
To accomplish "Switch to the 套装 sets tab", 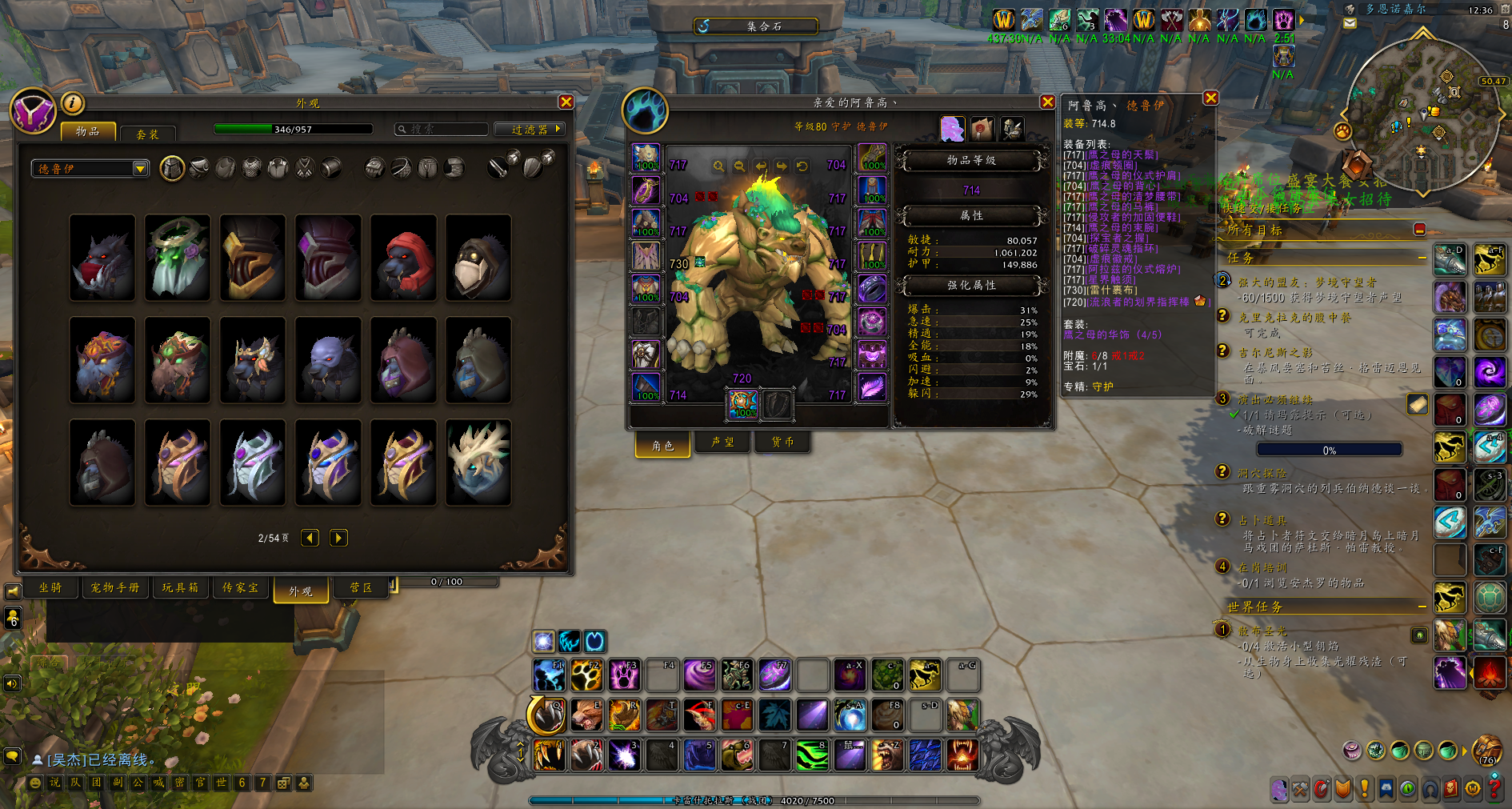I will pyautogui.click(x=147, y=134).
